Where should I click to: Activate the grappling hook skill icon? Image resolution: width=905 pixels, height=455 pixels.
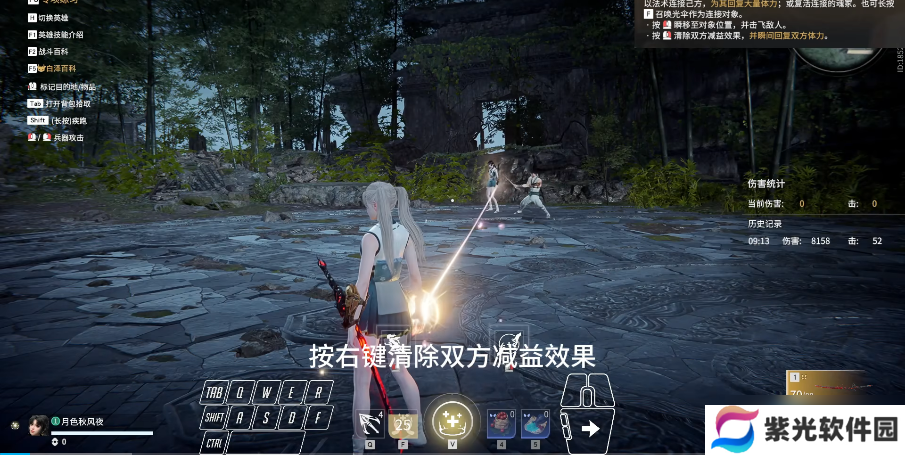(x=370, y=424)
